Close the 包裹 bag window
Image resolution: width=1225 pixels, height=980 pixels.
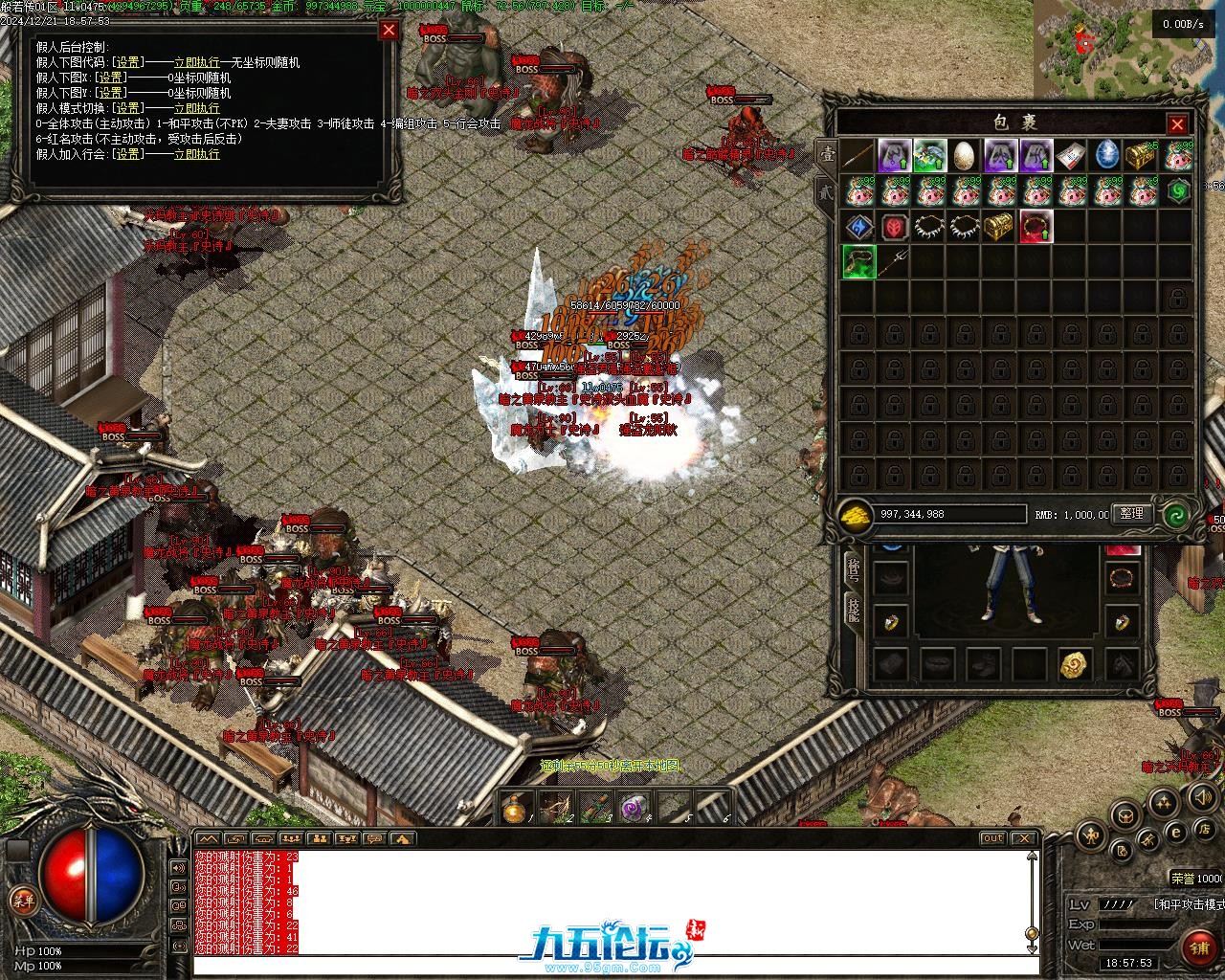(x=1177, y=124)
